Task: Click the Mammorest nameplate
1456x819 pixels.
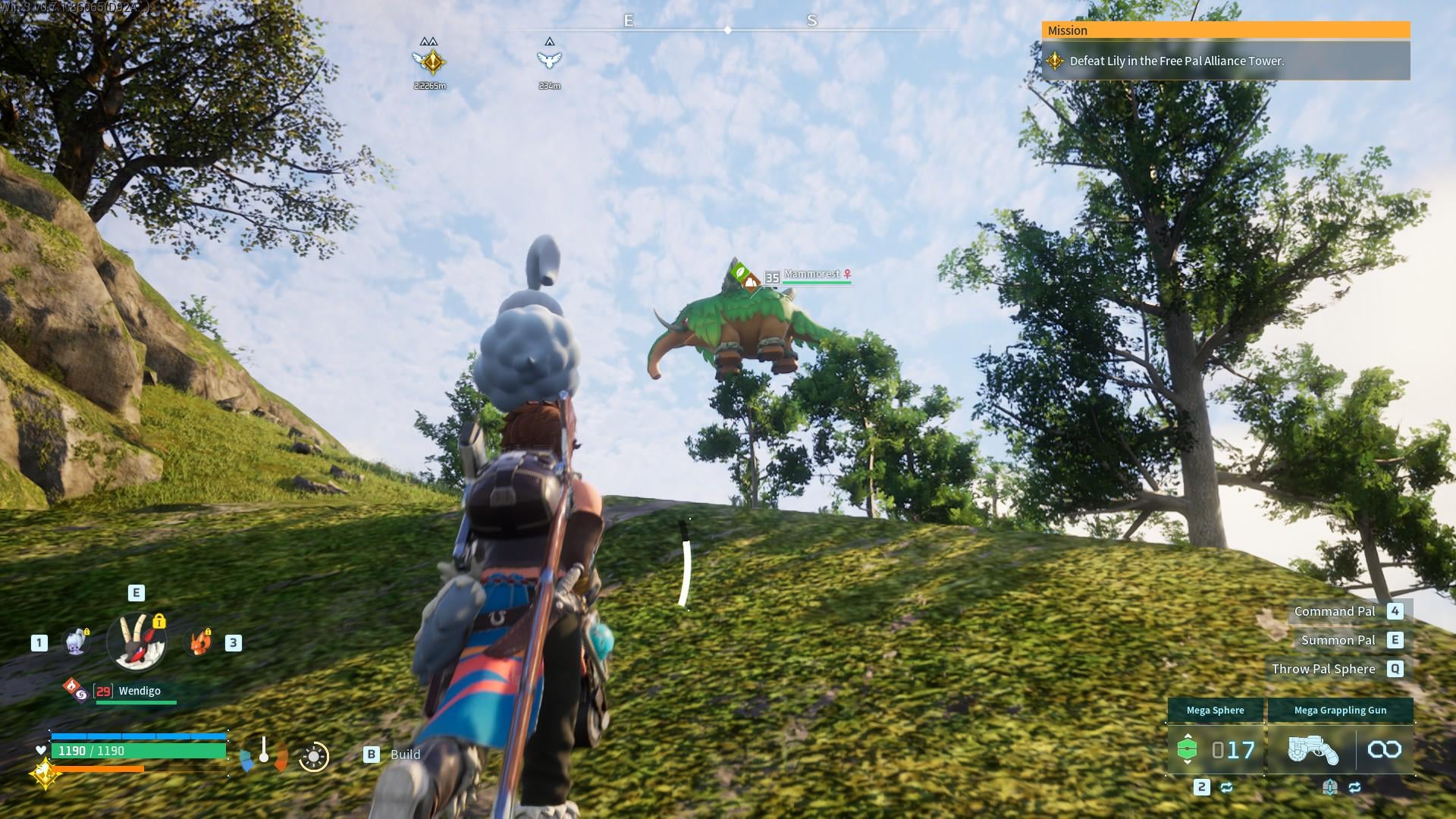Action: pos(811,275)
